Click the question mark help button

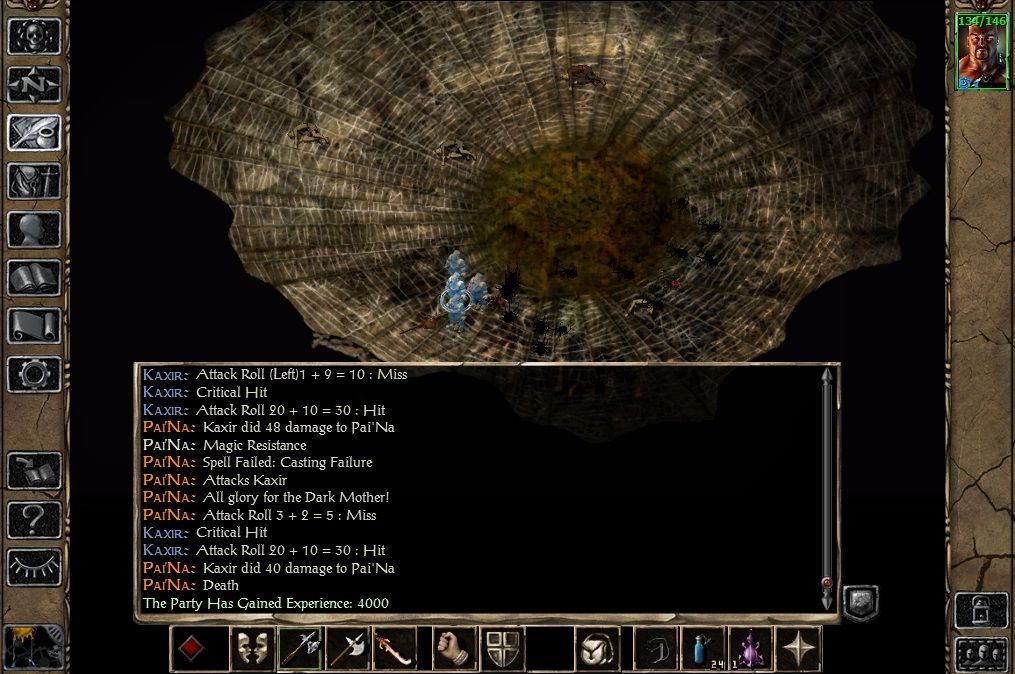[x=34, y=518]
